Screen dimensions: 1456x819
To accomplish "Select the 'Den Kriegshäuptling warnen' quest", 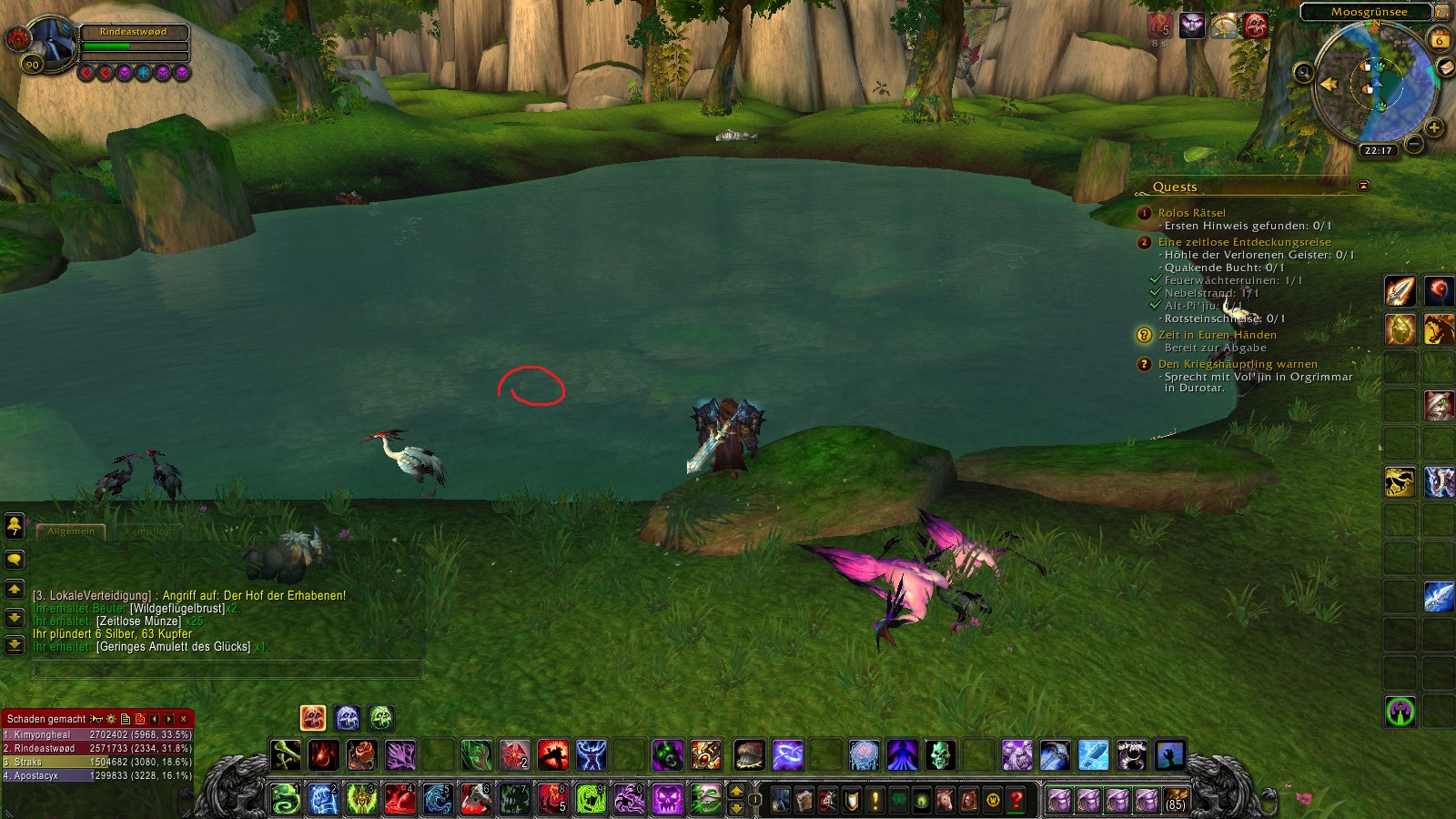I will coord(1237,364).
